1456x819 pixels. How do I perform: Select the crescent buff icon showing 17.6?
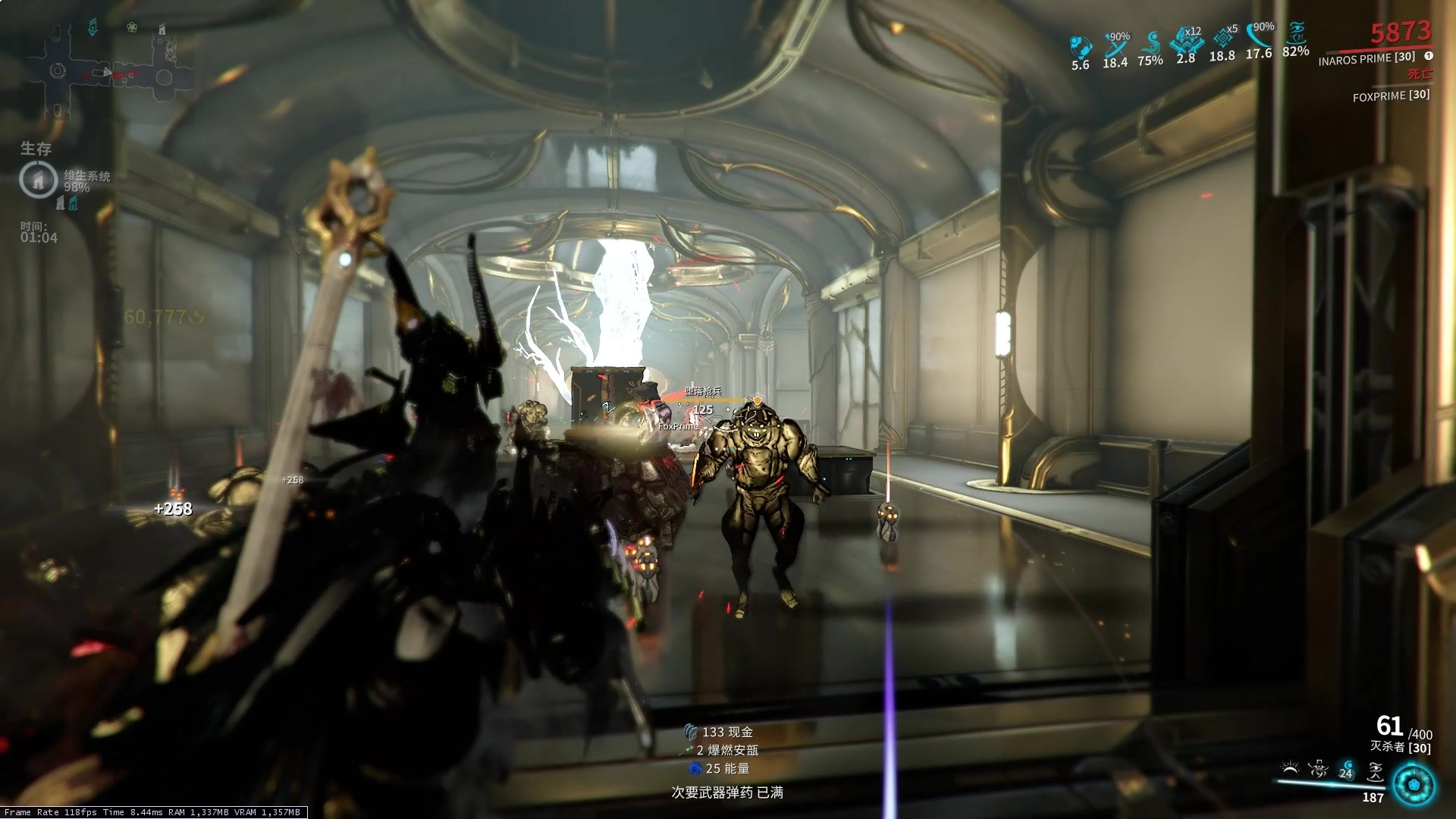pos(1259,36)
